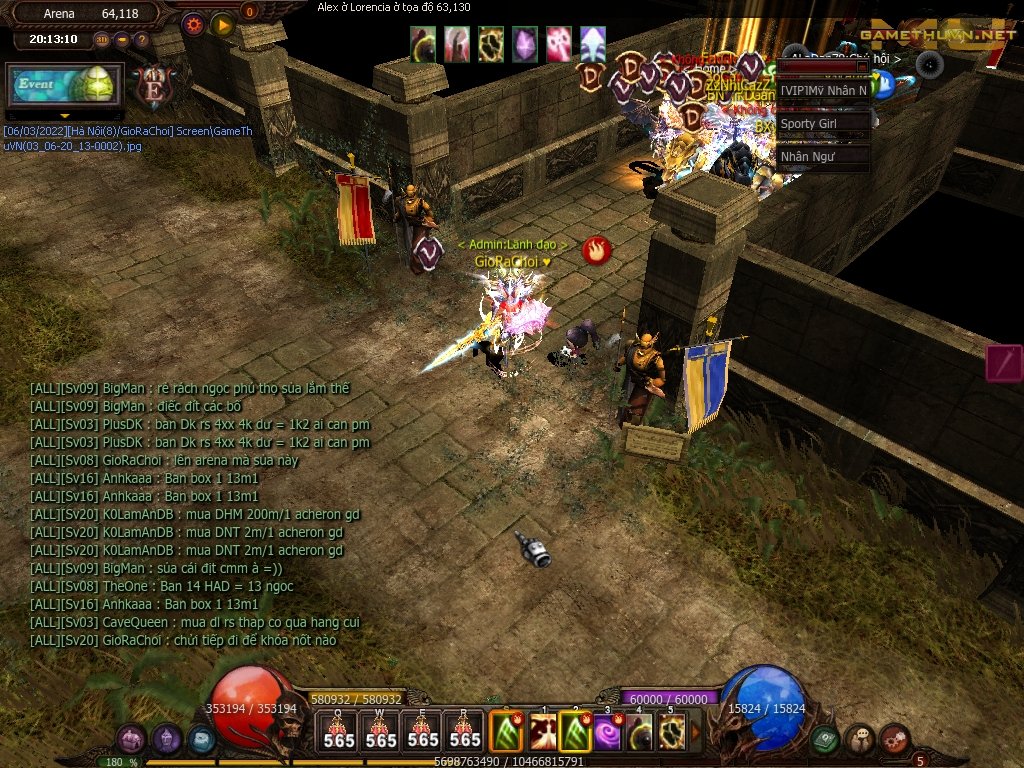Use the W potion slot
This screenshot has width=1024, height=768.
tap(380, 732)
